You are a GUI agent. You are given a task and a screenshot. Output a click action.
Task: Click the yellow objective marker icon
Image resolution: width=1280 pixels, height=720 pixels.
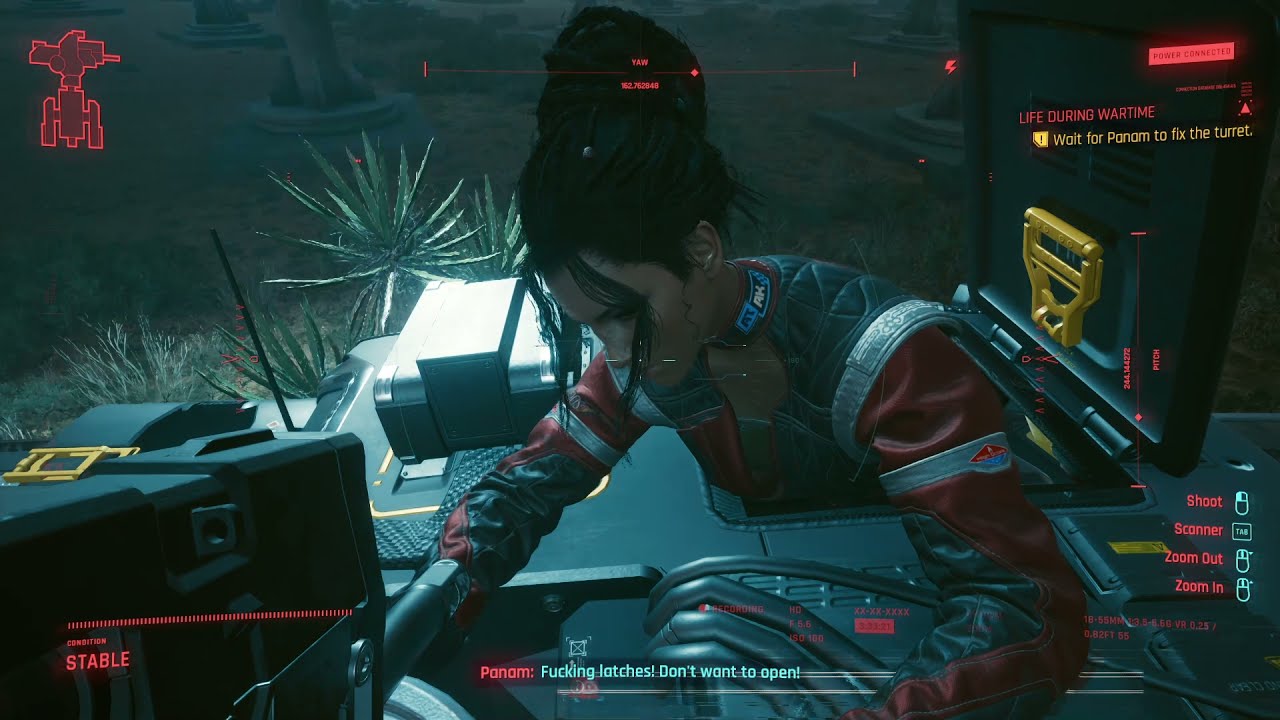tap(1040, 139)
